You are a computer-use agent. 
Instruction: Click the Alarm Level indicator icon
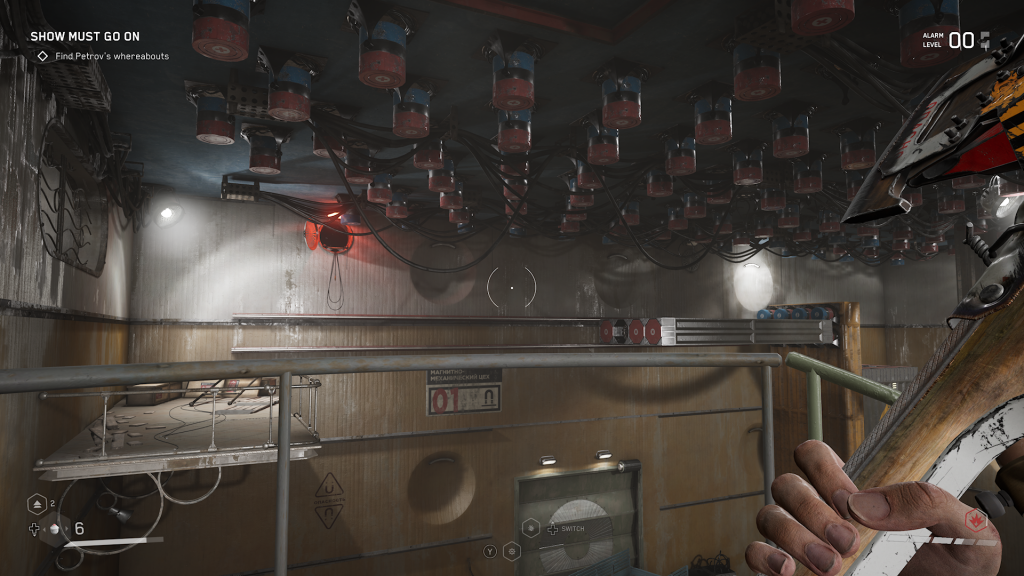(x=985, y=40)
